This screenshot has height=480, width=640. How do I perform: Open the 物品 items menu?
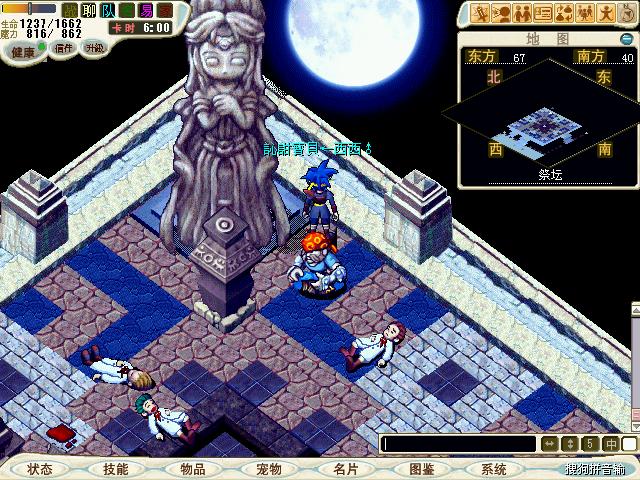point(192,468)
